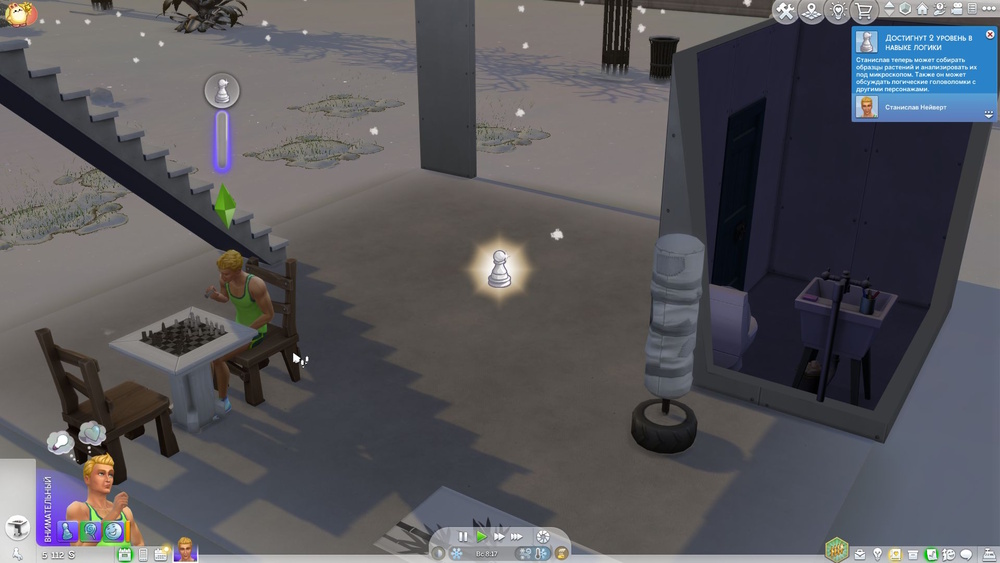
Task: Set game speed to normal play
Action: 481,537
